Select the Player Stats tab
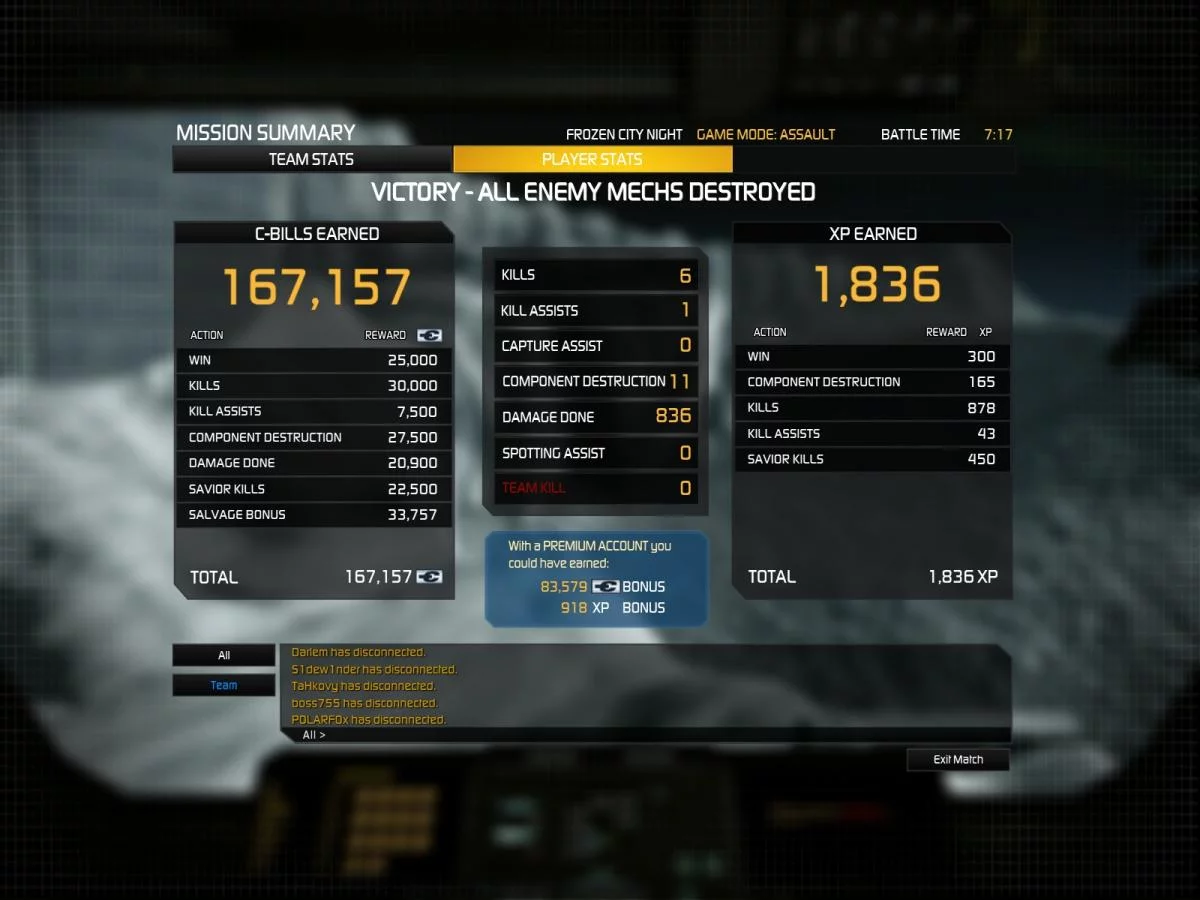 click(x=592, y=159)
